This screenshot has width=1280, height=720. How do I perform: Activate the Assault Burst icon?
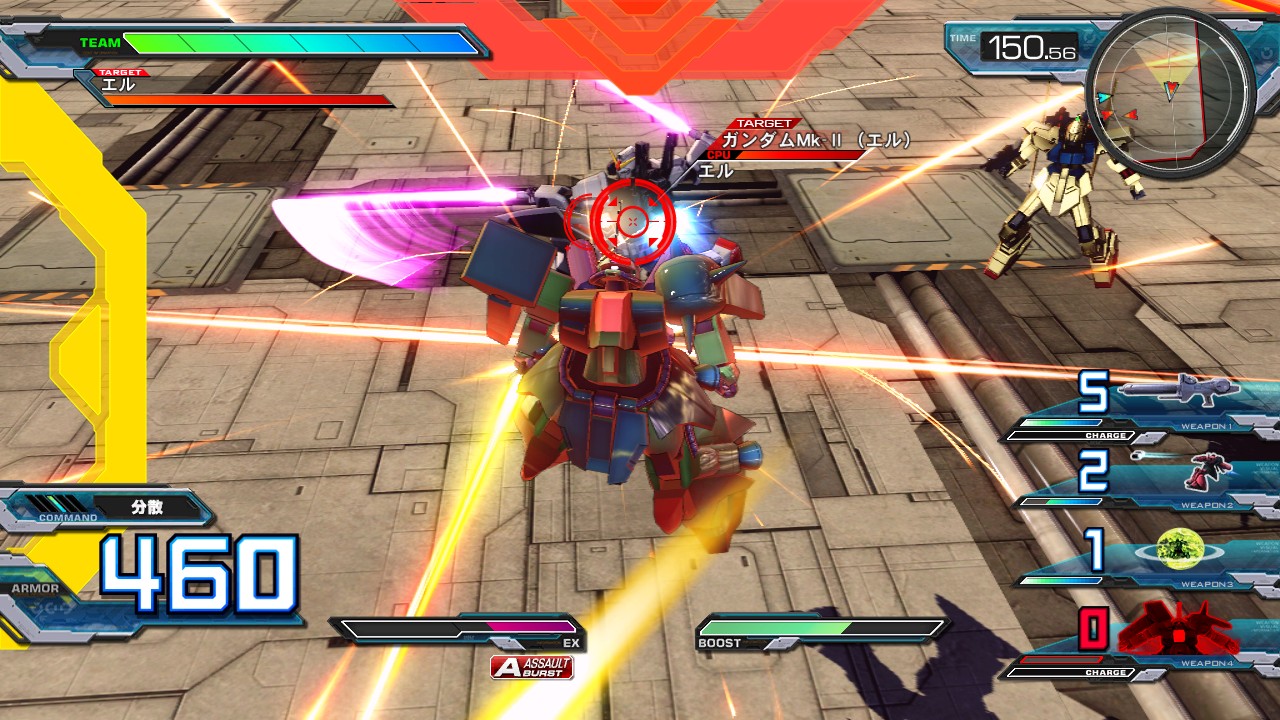[532, 667]
